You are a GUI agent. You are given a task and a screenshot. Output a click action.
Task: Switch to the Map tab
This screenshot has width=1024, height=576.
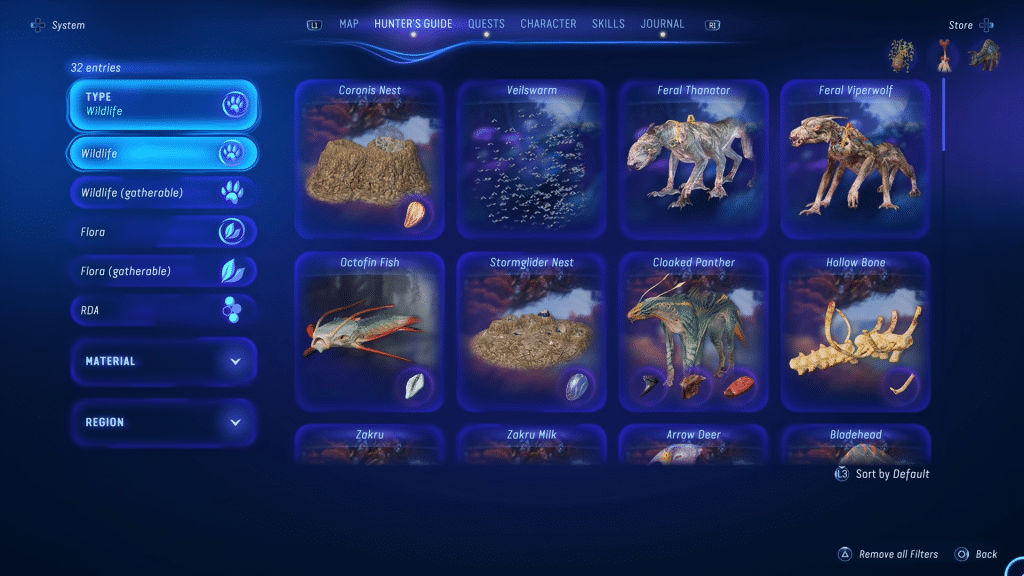tap(348, 24)
